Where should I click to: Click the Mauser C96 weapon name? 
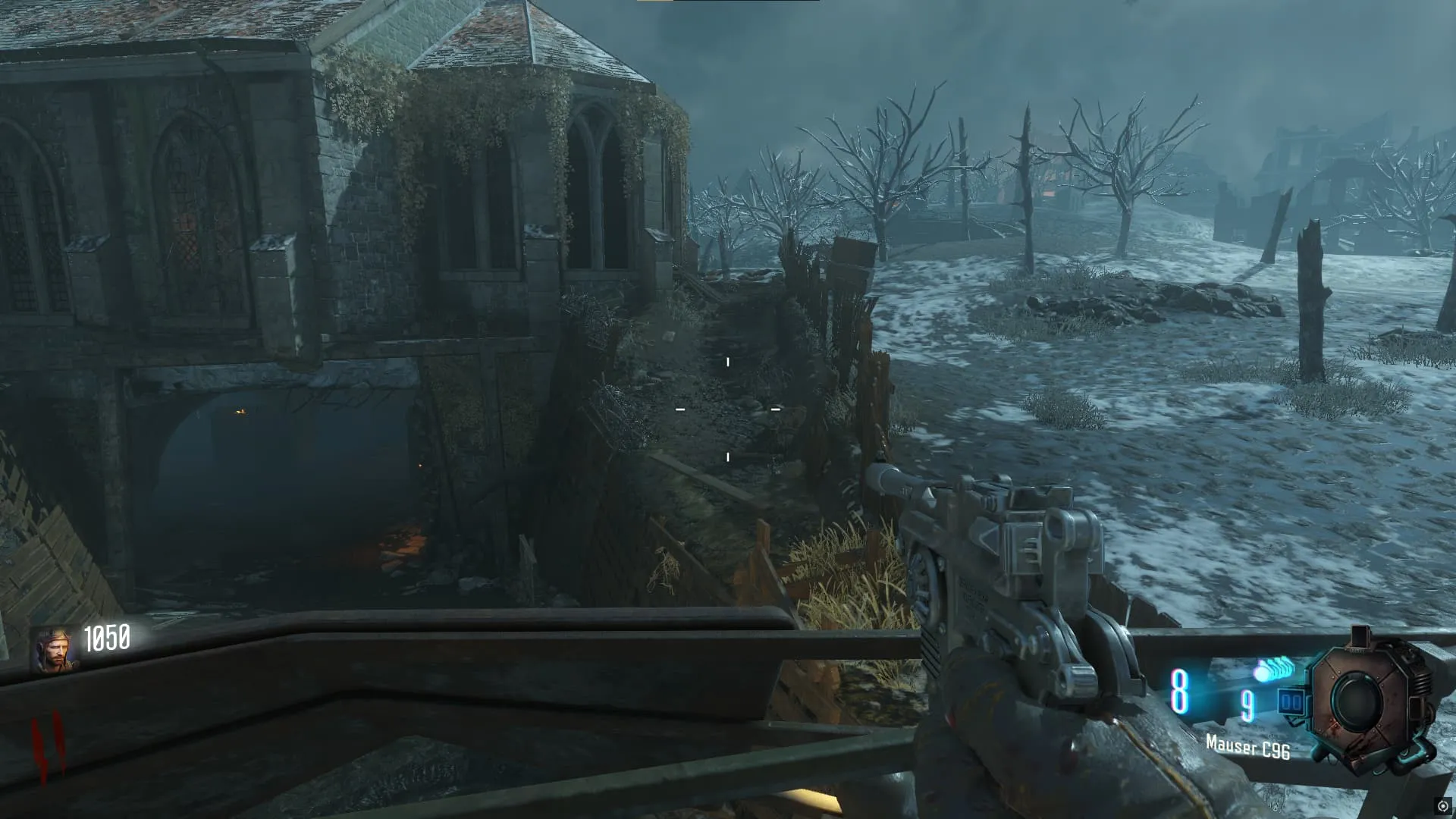[1247, 748]
